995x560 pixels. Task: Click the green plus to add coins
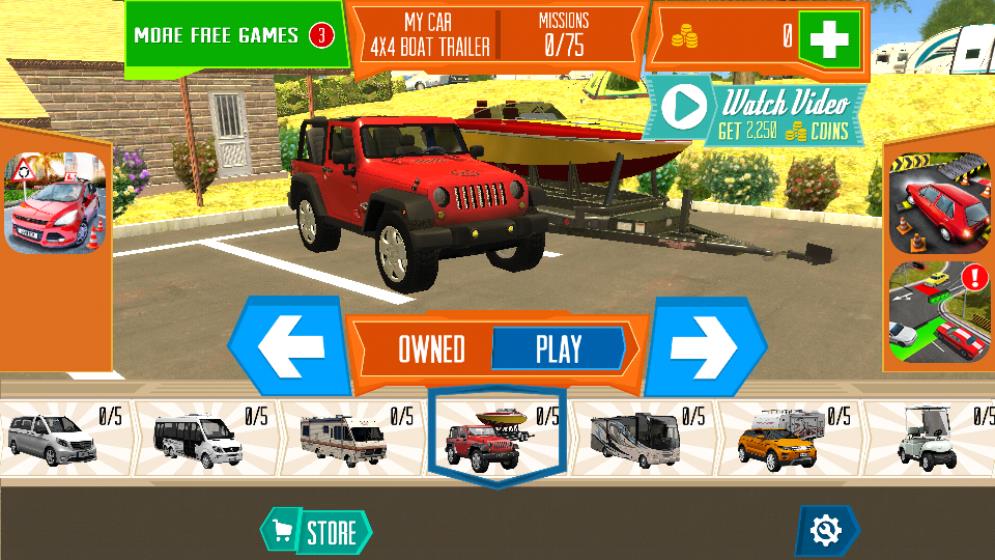pos(829,39)
